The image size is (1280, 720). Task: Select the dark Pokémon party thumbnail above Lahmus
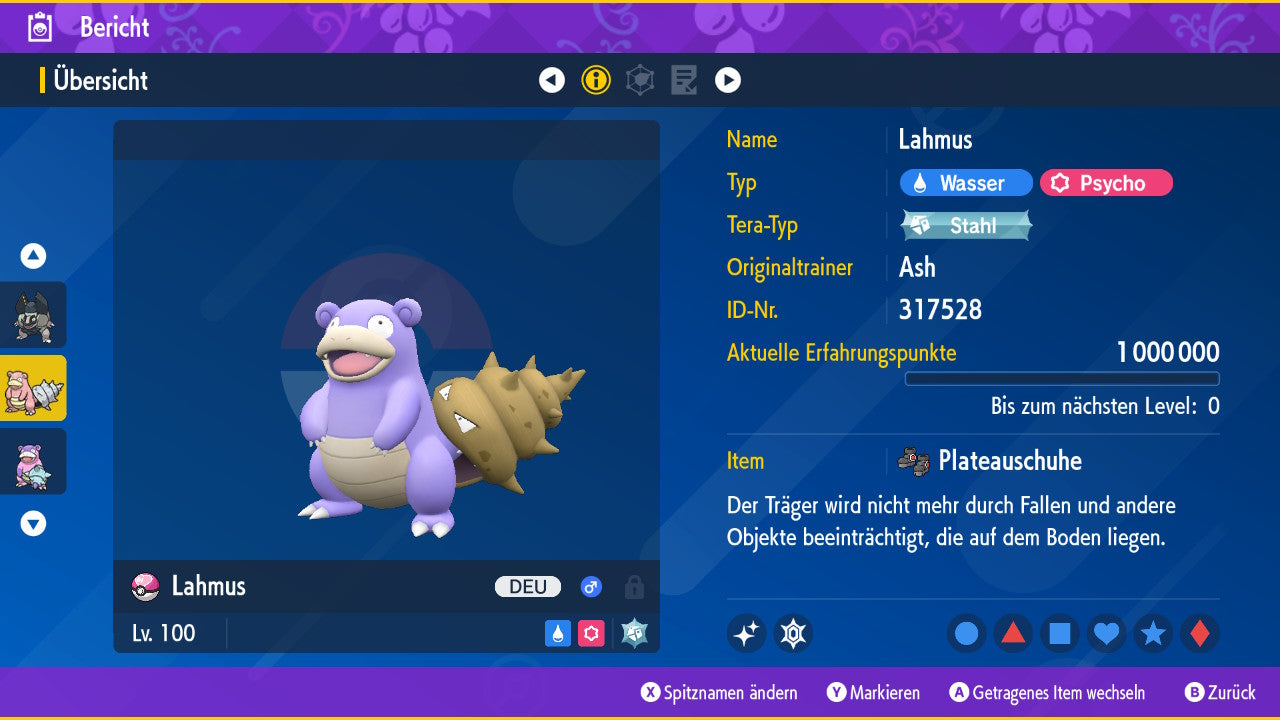pos(33,315)
